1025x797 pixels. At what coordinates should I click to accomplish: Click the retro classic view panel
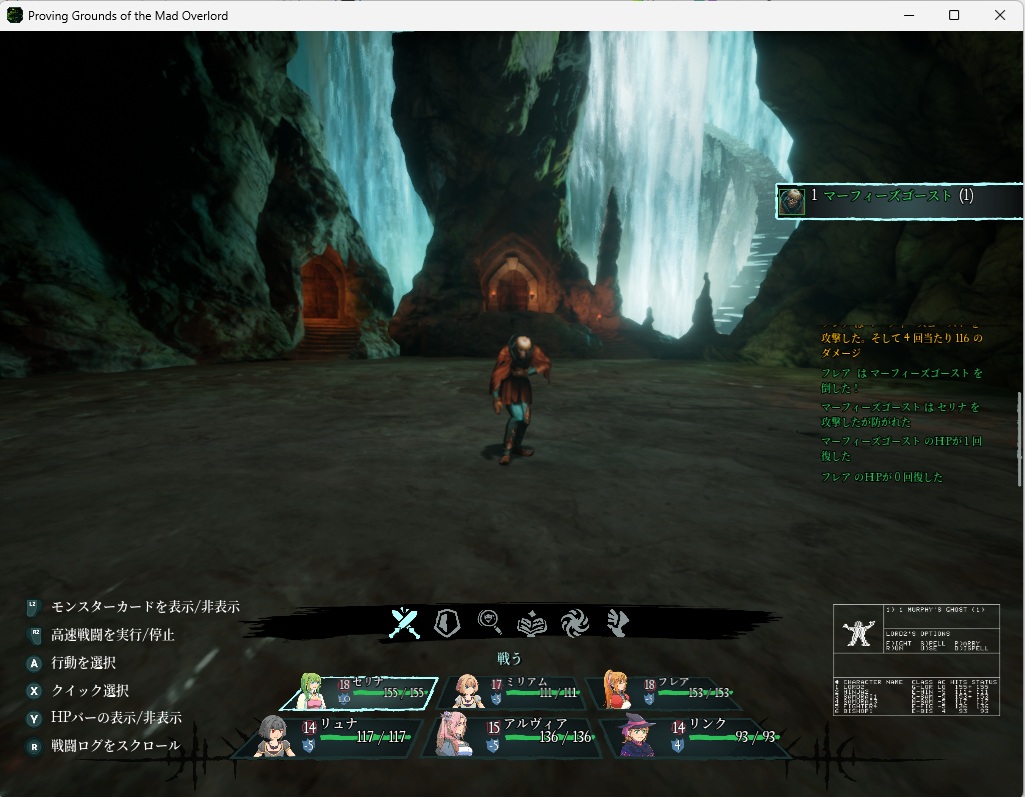point(916,660)
